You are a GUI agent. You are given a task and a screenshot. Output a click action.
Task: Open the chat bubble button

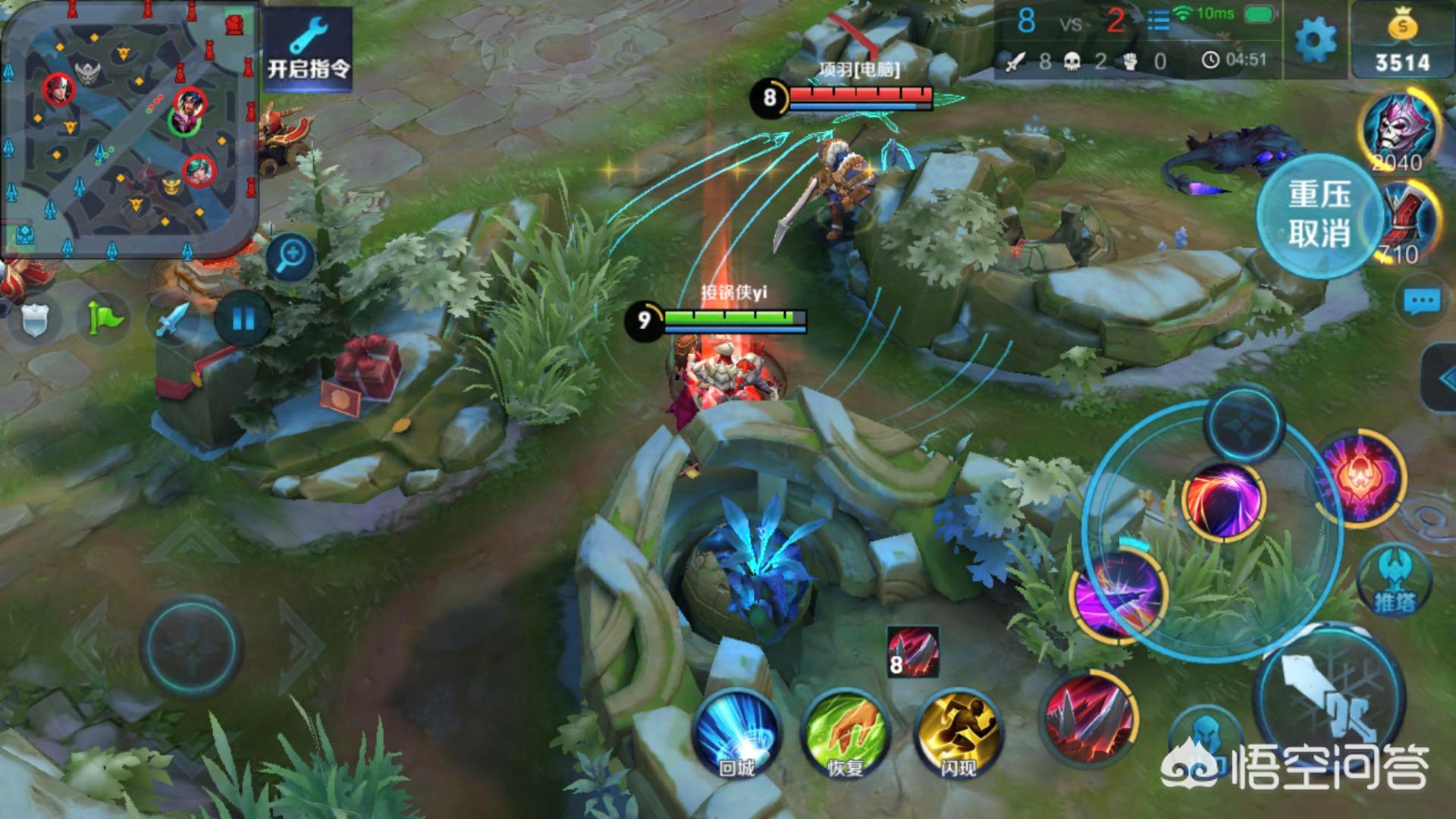[x=1422, y=302]
